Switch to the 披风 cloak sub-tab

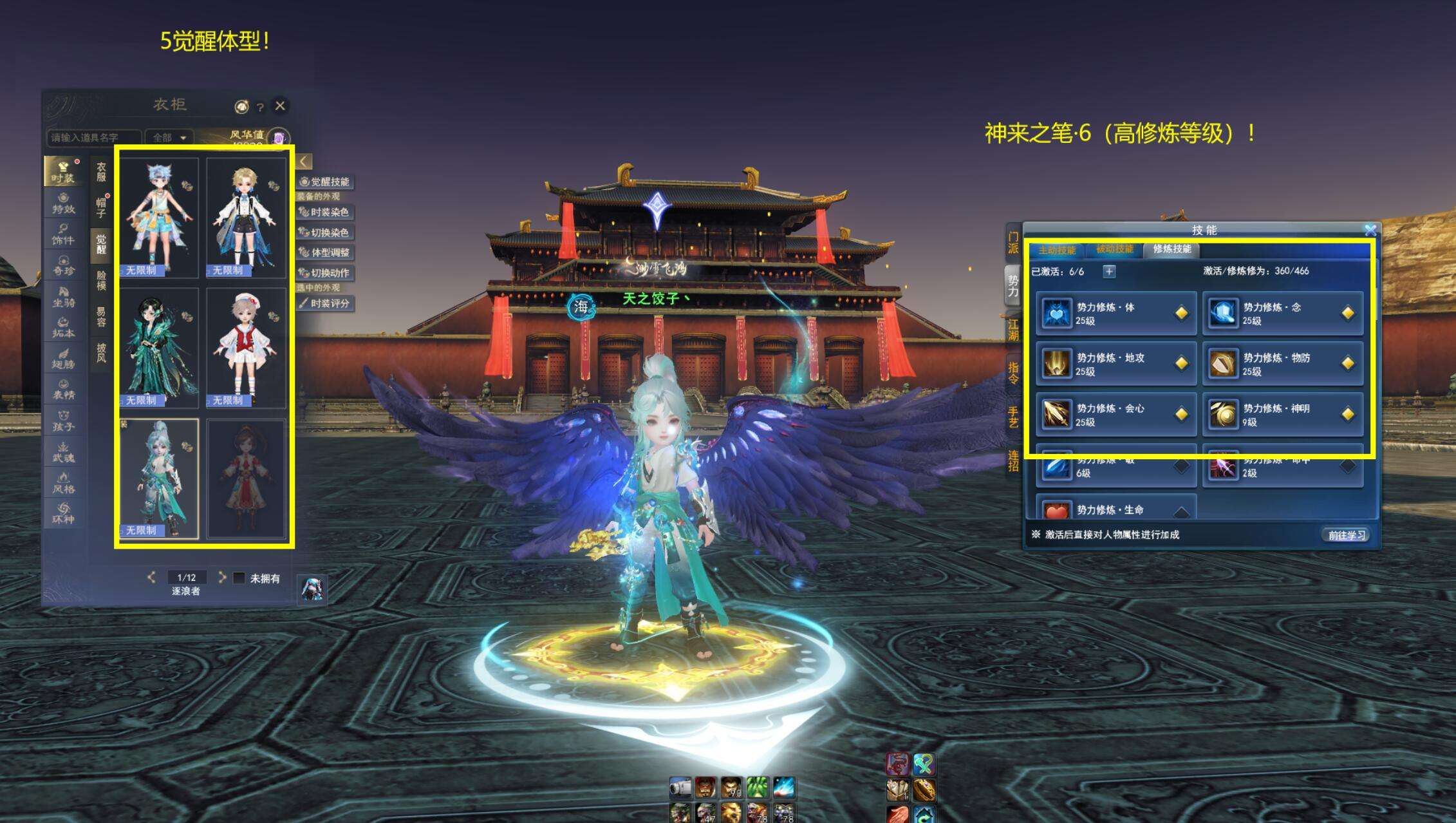coord(101,352)
